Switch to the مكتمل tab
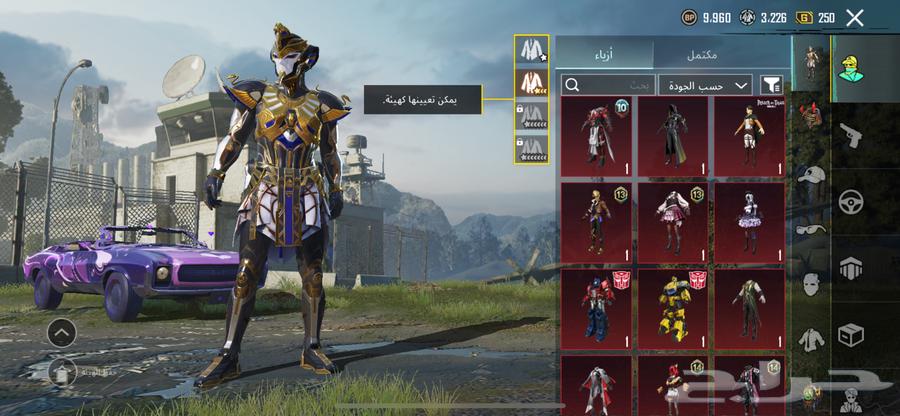 [x=722, y=53]
